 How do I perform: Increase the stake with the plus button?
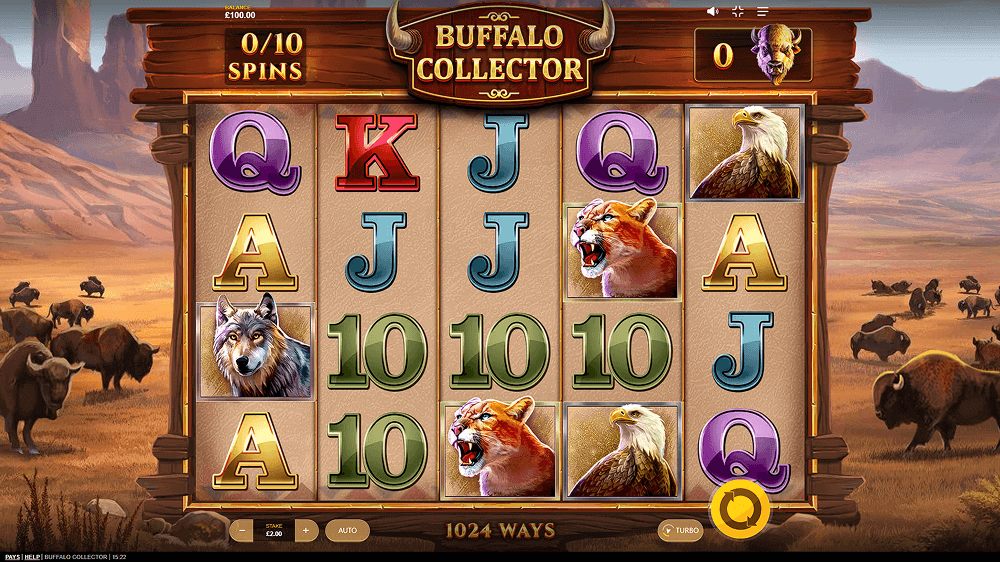(x=307, y=531)
